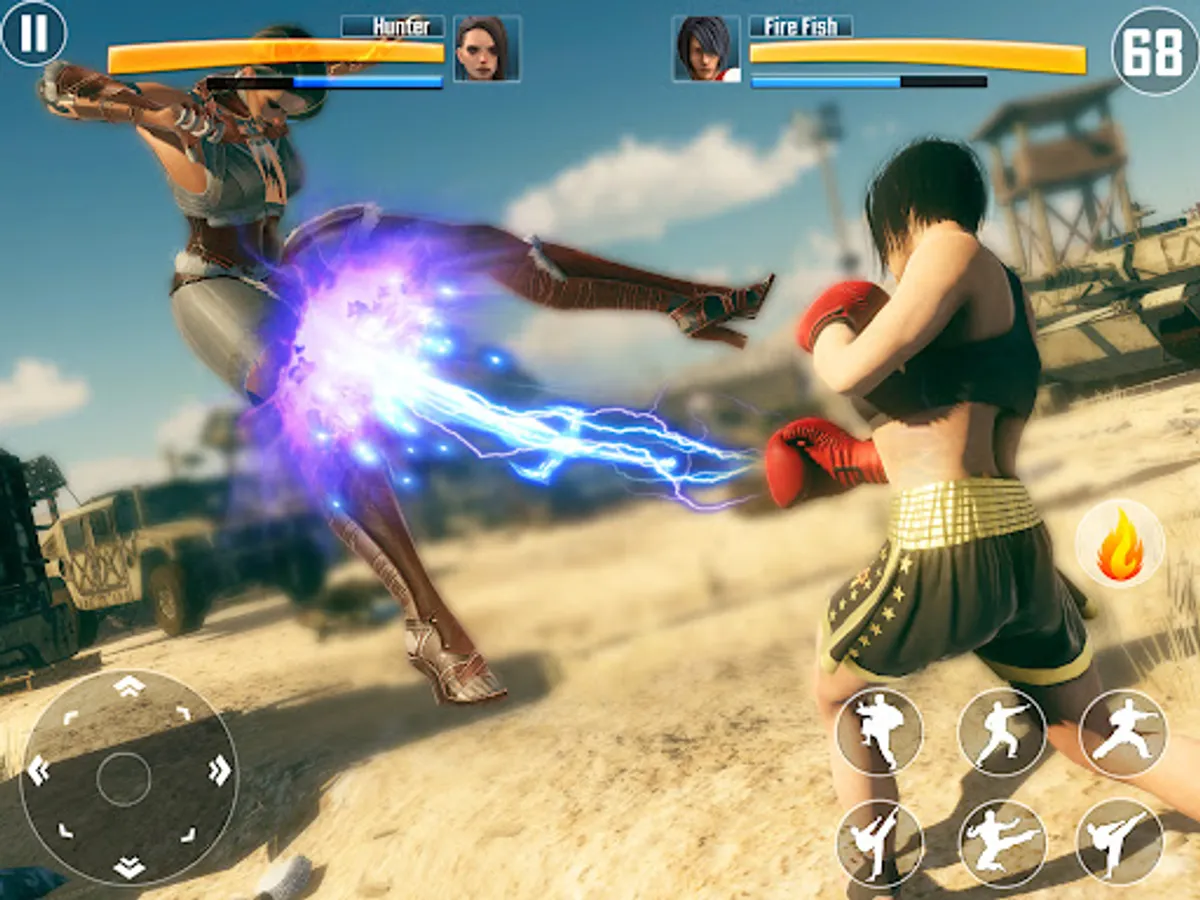This screenshot has height=900, width=1200.
Task: Click the center circle of the joystick
Action: [124, 779]
